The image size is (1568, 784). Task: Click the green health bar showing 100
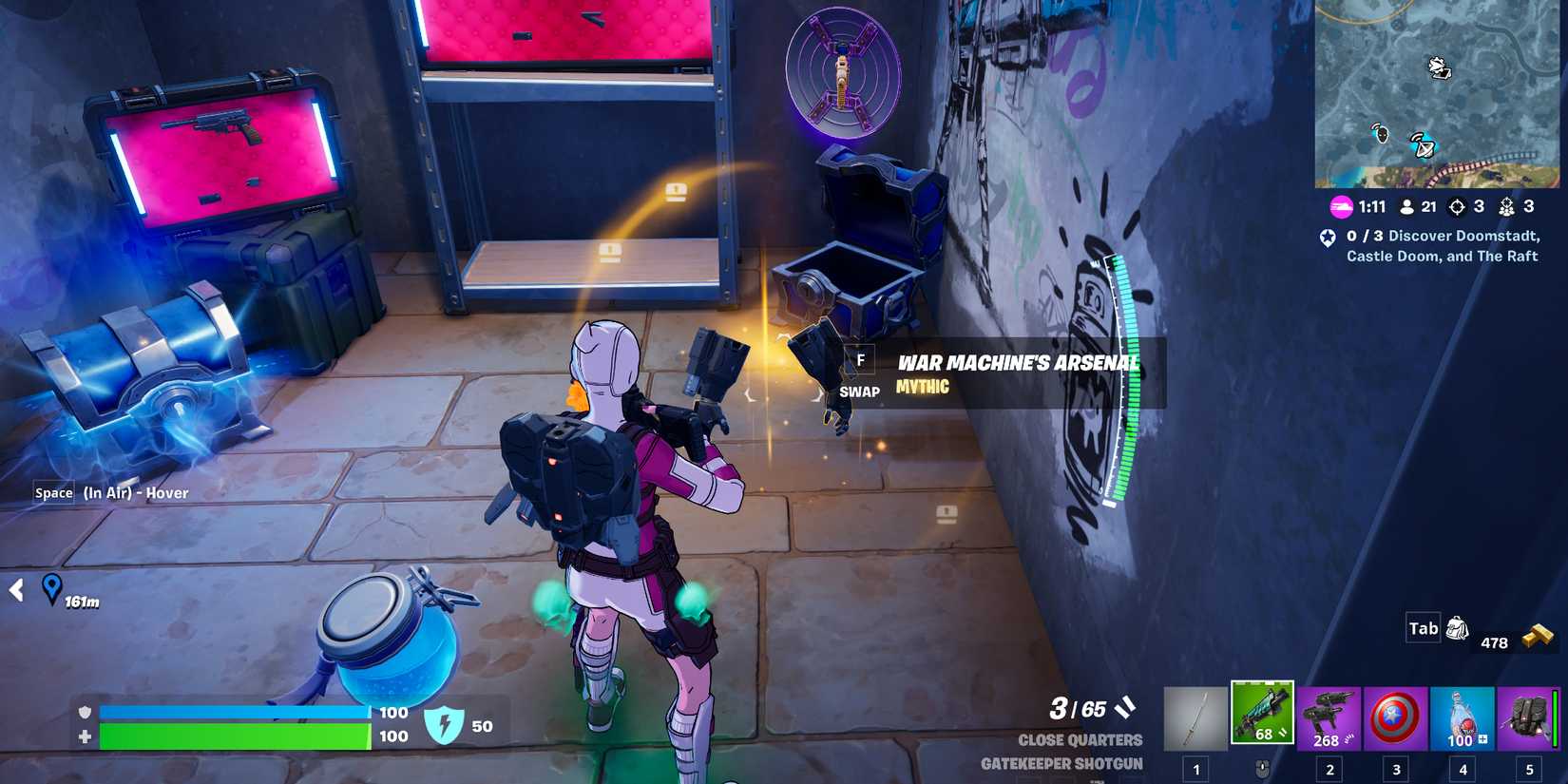[x=233, y=736]
